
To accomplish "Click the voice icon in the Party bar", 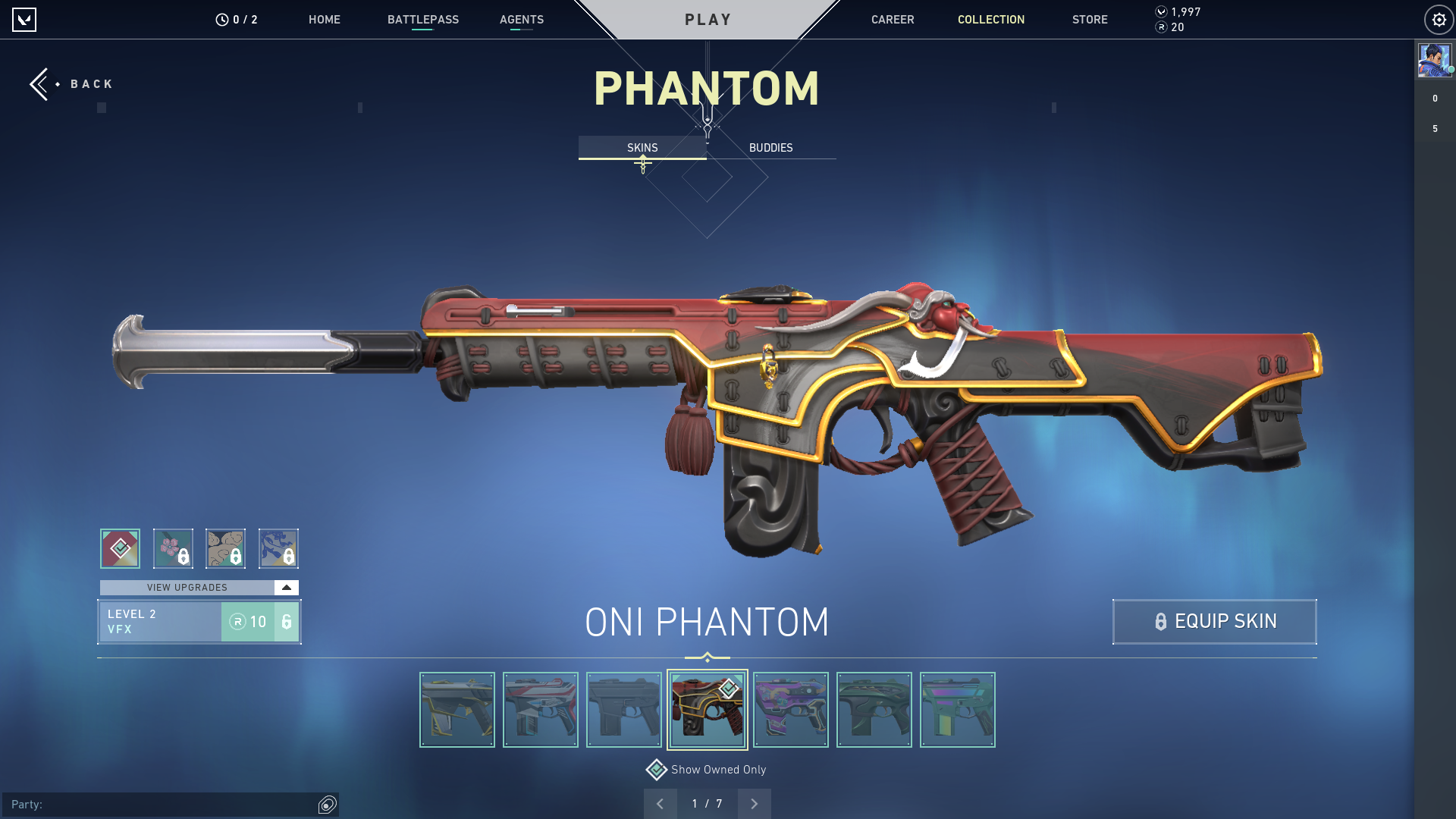I will [328, 804].
